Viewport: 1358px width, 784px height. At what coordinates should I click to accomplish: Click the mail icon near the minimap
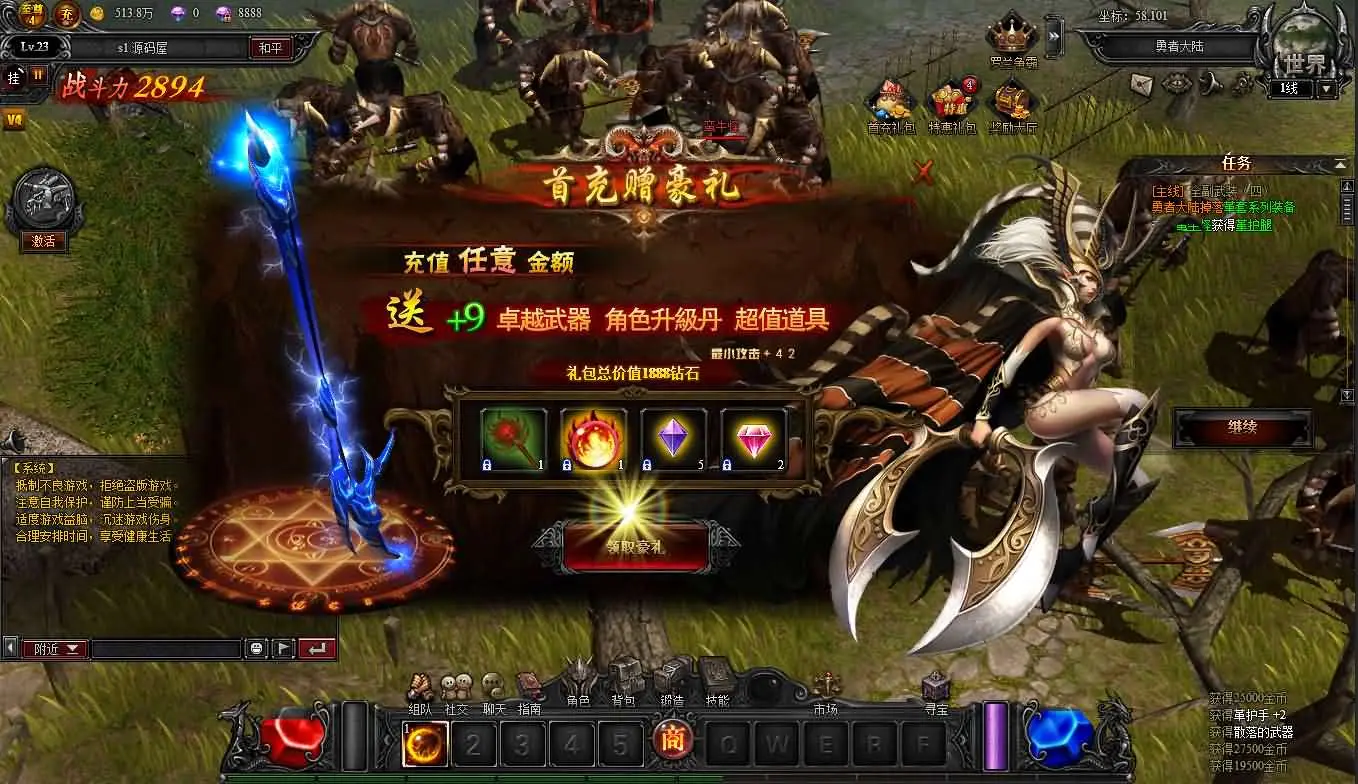(1141, 84)
